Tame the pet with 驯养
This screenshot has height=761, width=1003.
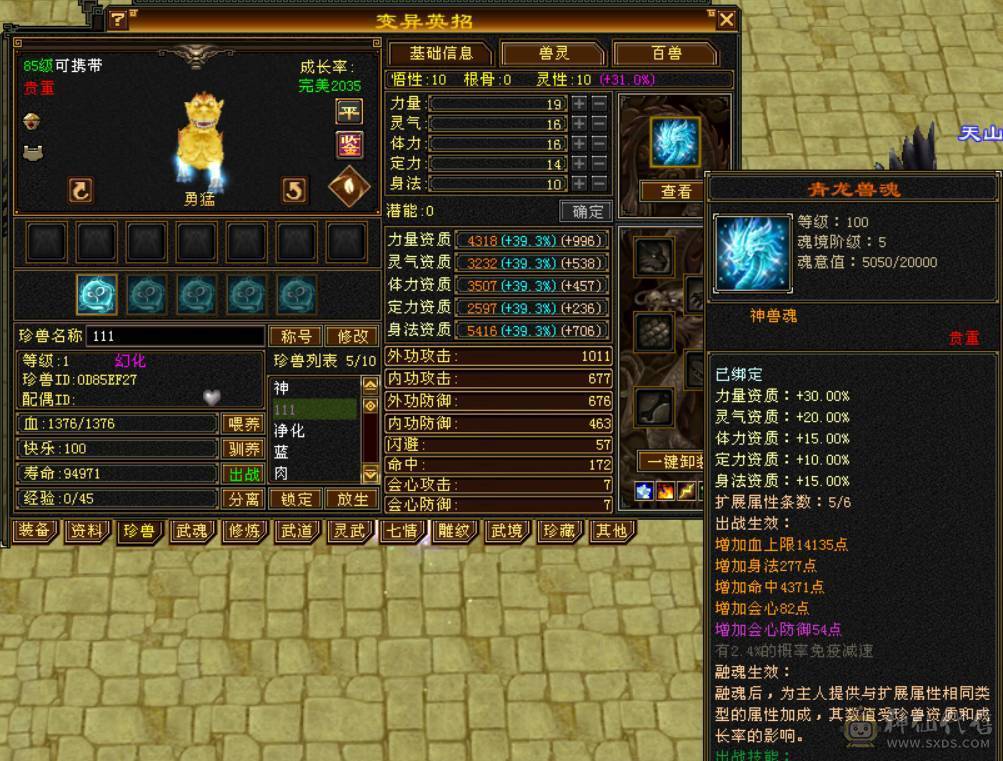[x=244, y=448]
